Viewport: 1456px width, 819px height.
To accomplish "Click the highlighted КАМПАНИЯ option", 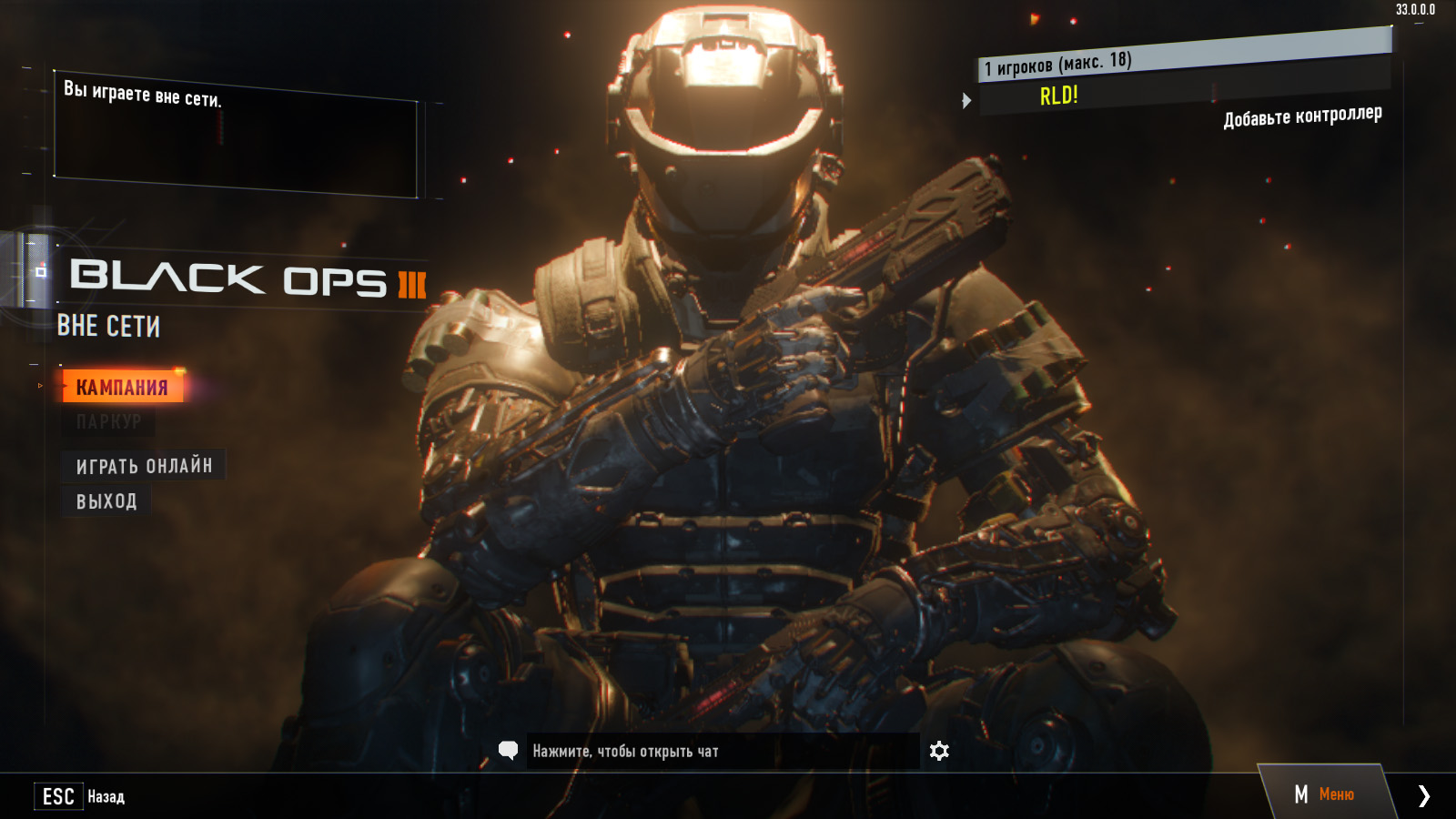I will 123,385.
